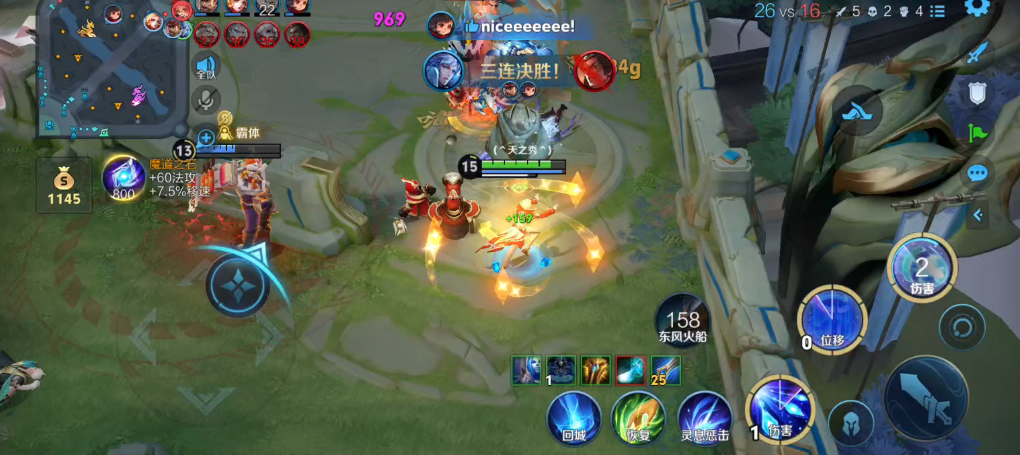Activate the 恢复 heal skill
This screenshot has height=455, width=1020.
point(638,415)
